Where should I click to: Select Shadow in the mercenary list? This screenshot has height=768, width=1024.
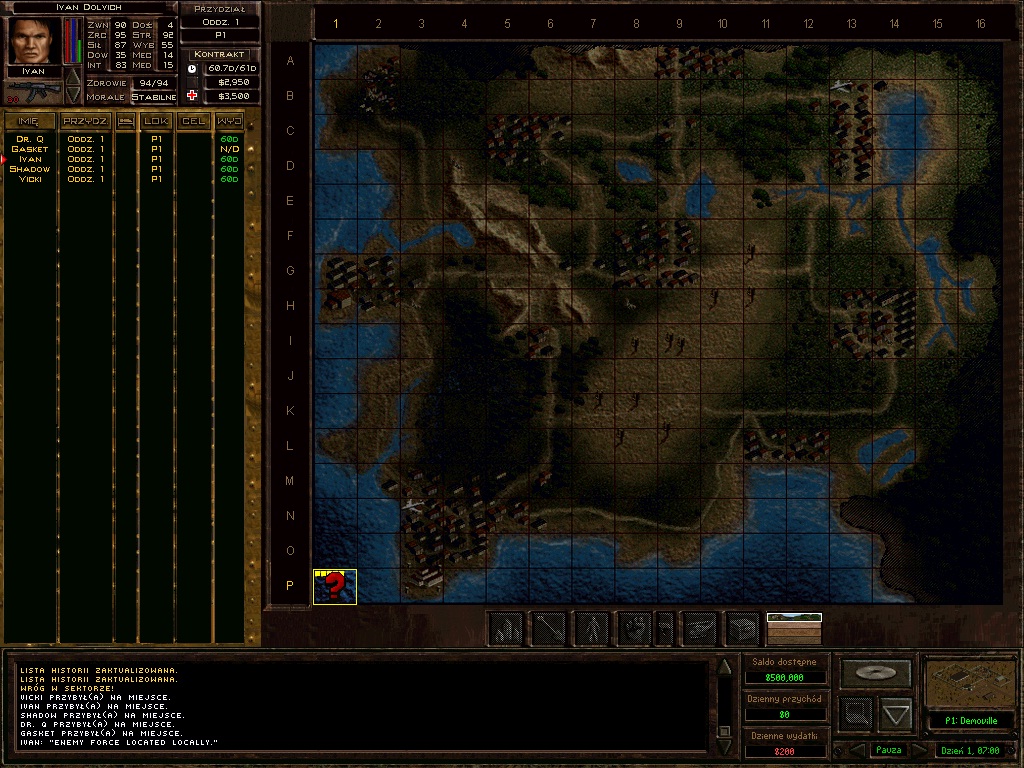(30, 169)
